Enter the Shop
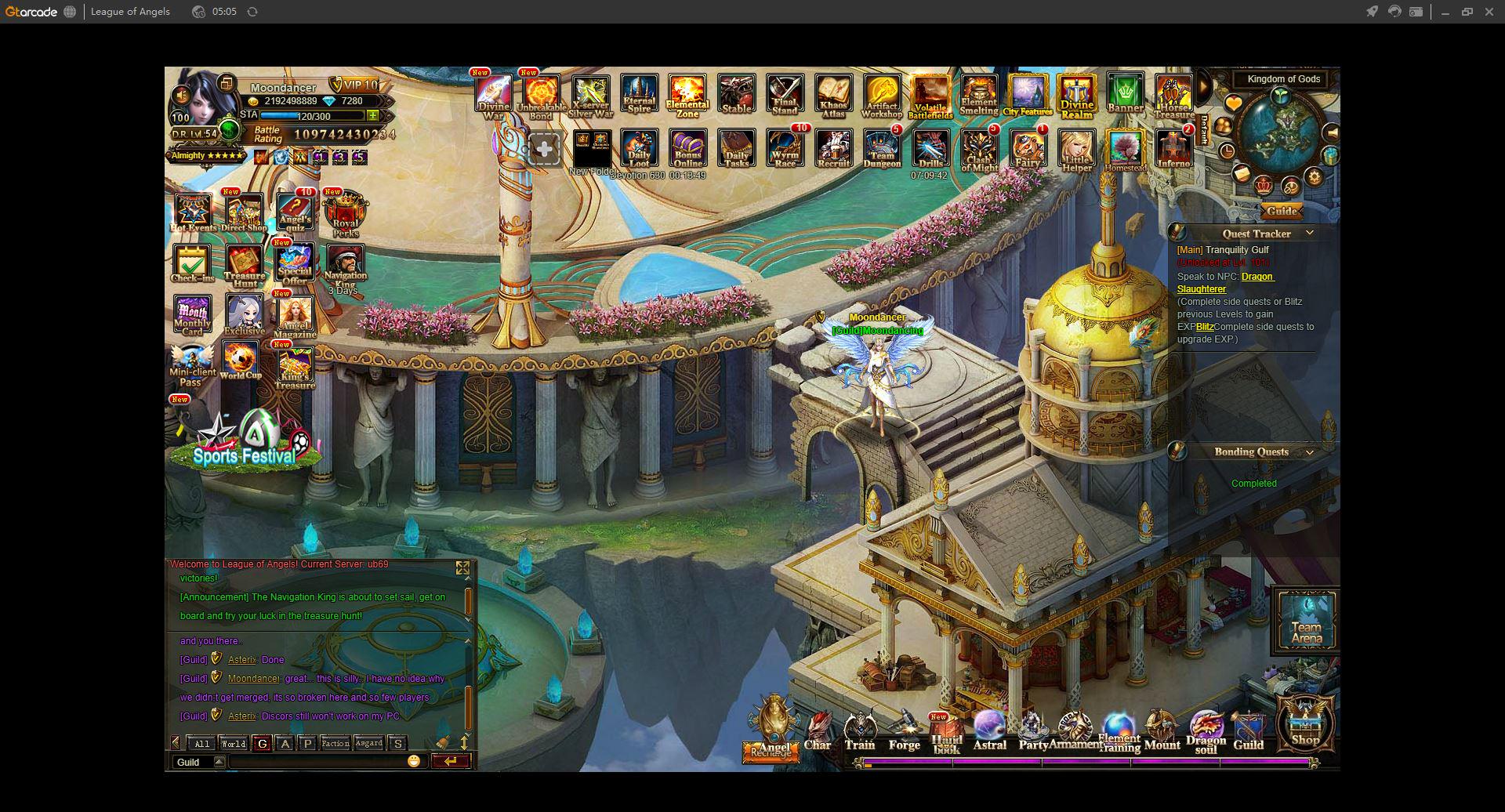Screen dimensions: 1505x812 click(1305, 725)
